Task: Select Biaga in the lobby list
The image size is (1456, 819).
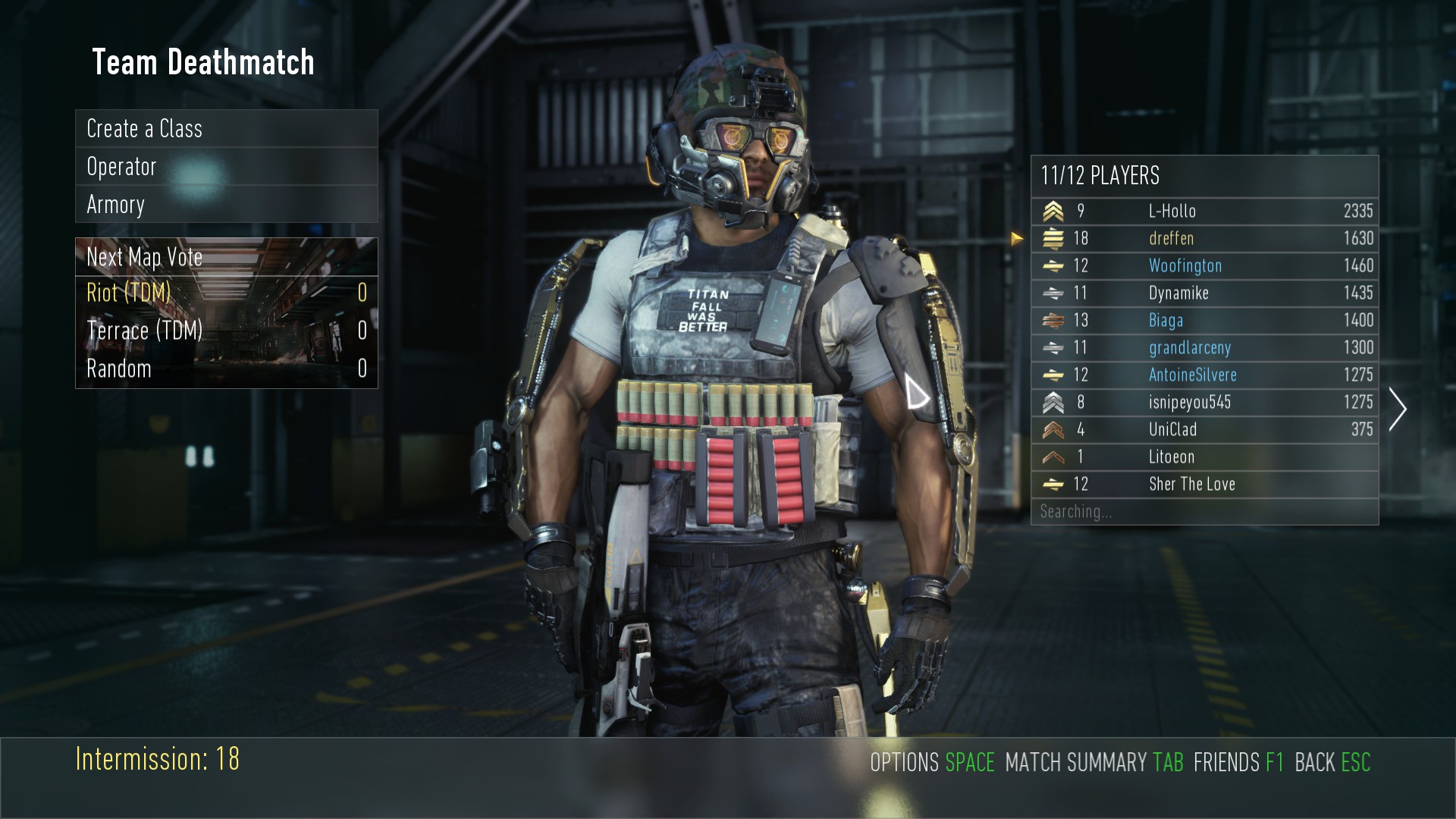Action: [1204, 320]
